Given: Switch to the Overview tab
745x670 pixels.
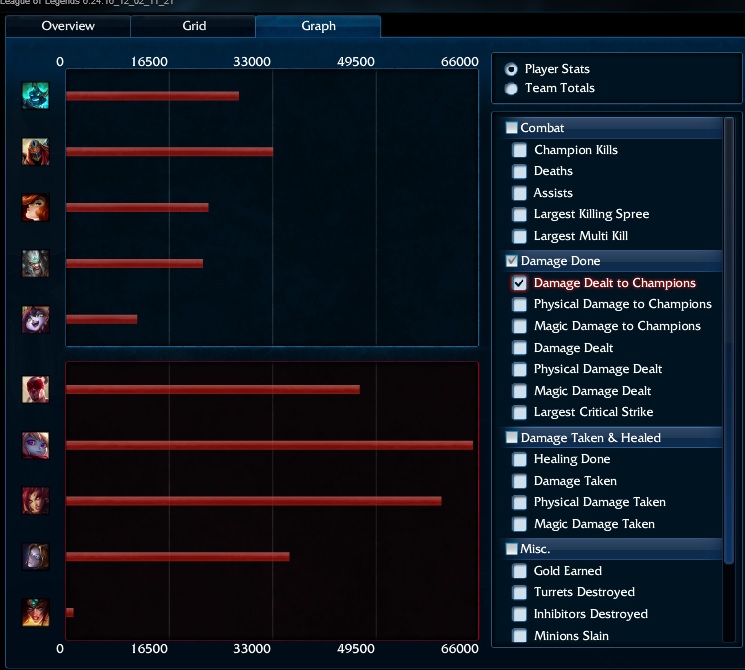Looking at the screenshot, I should pos(68,26).
